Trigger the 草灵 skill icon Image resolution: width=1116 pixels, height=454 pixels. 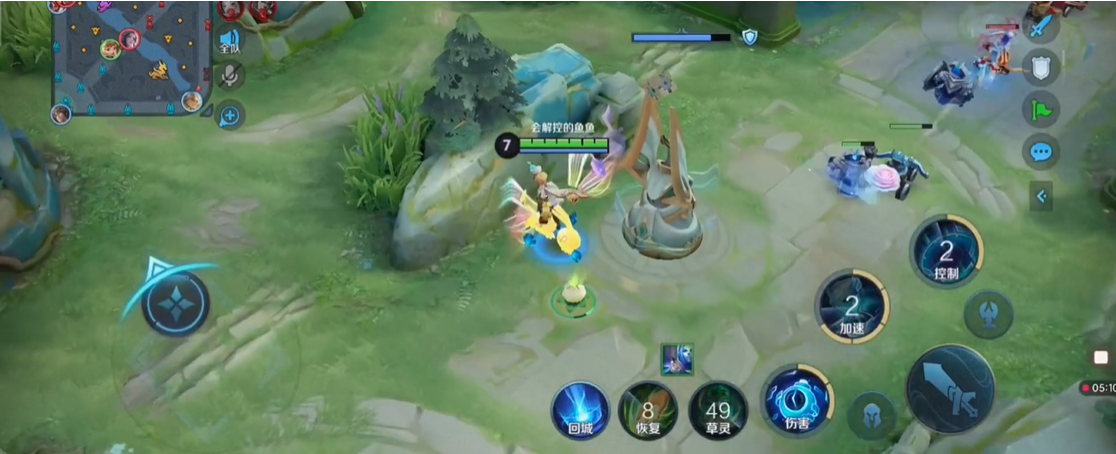coord(717,410)
